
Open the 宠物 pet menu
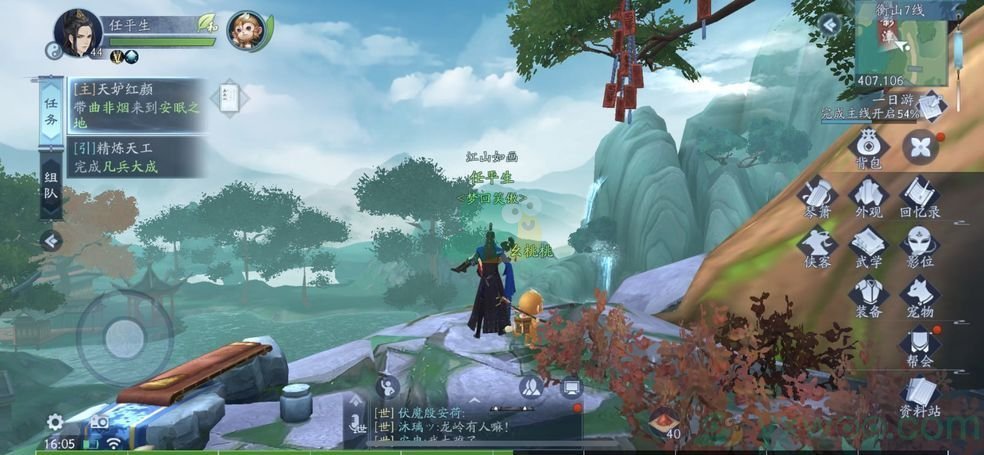coord(919,297)
